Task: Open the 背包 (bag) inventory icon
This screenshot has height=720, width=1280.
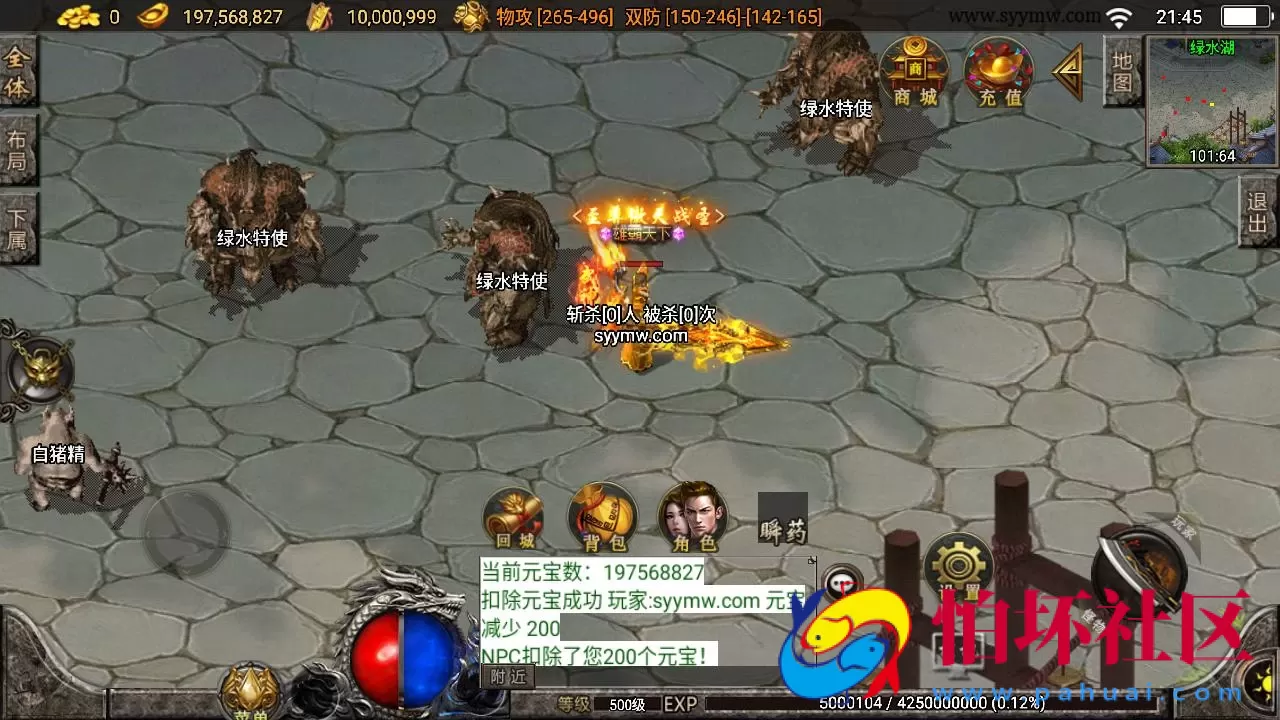Action: coord(601,515)
